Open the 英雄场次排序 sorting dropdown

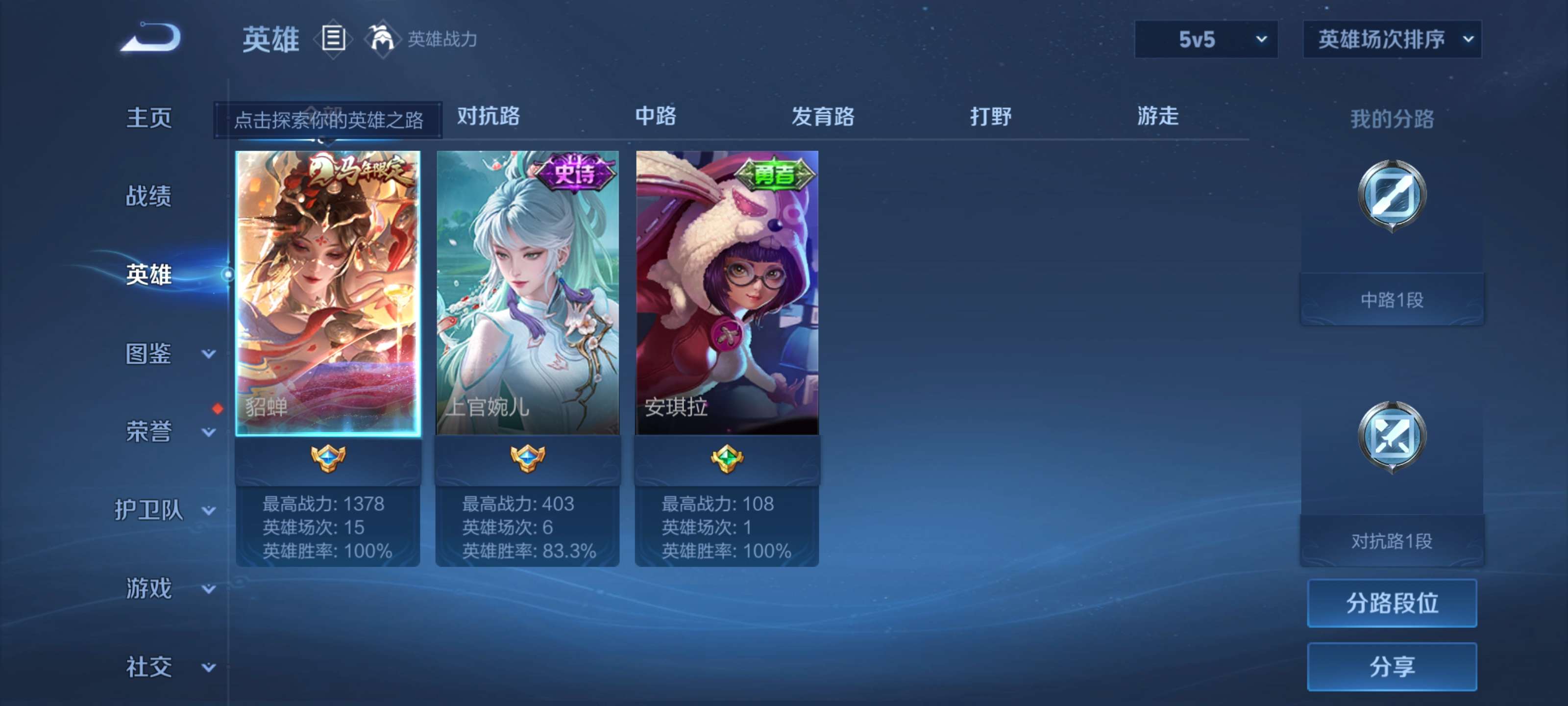(1391, 38)
